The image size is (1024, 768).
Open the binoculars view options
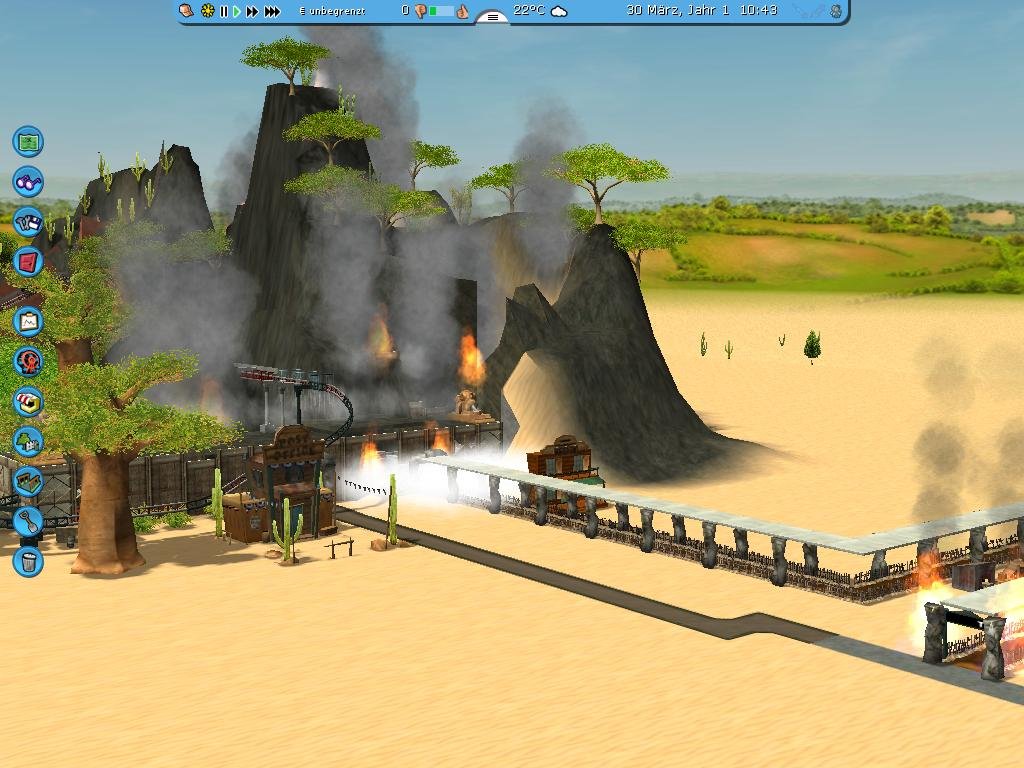tap(28, 181)
